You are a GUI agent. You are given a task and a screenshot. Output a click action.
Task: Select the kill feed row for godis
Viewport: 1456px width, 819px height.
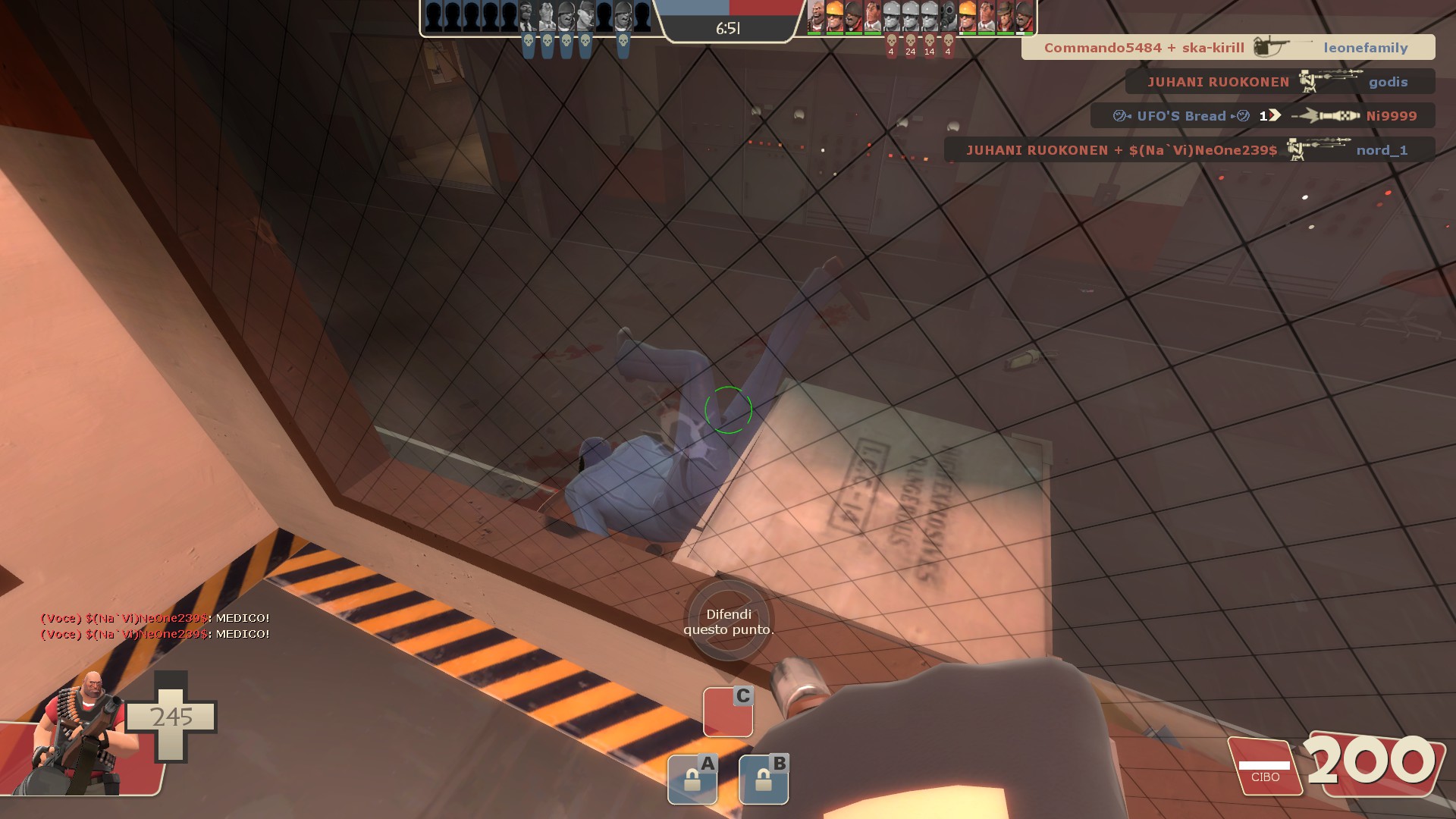[x=1279, y=82]
